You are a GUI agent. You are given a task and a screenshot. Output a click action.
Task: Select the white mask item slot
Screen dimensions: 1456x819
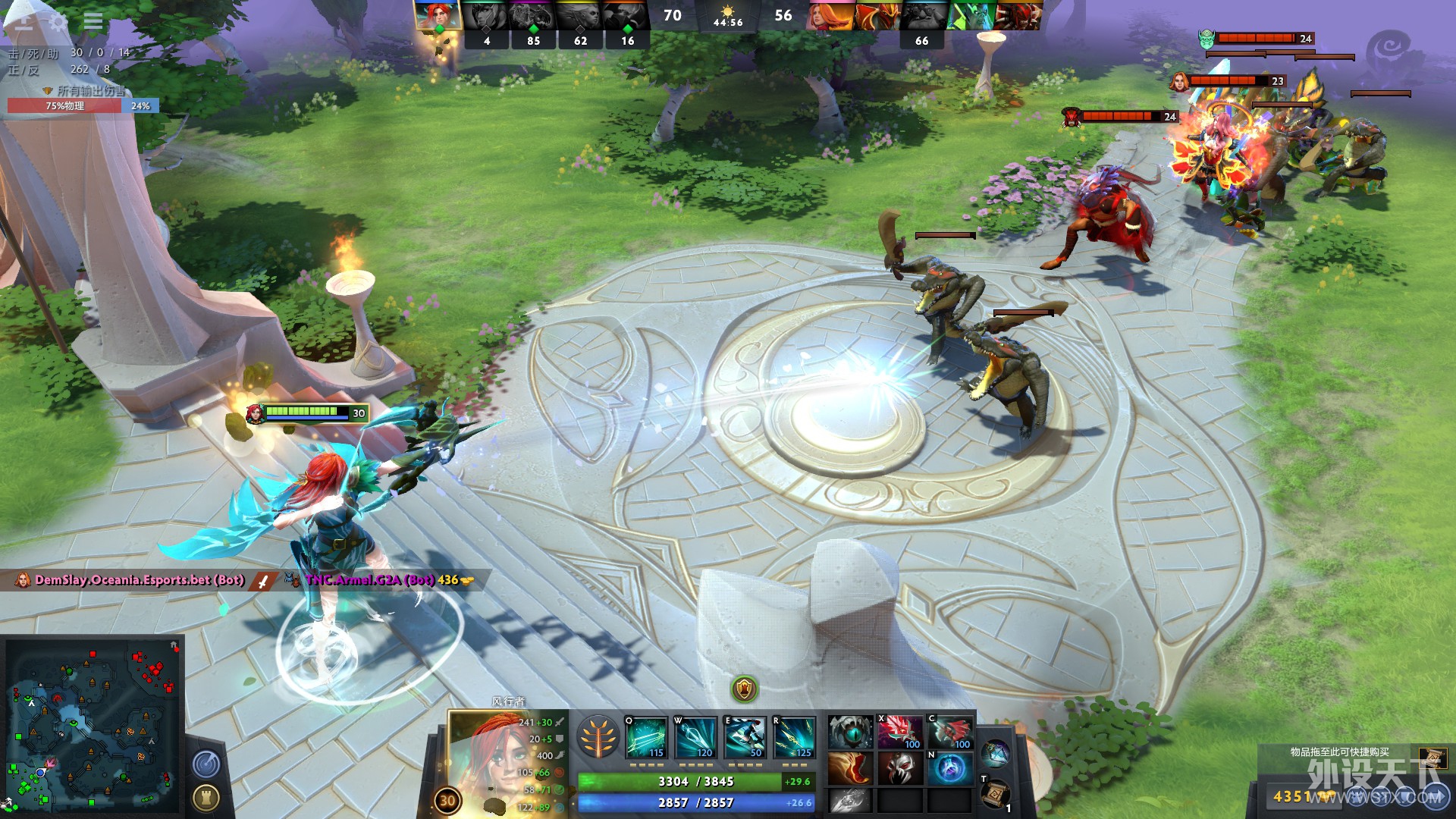pos(899,769)
